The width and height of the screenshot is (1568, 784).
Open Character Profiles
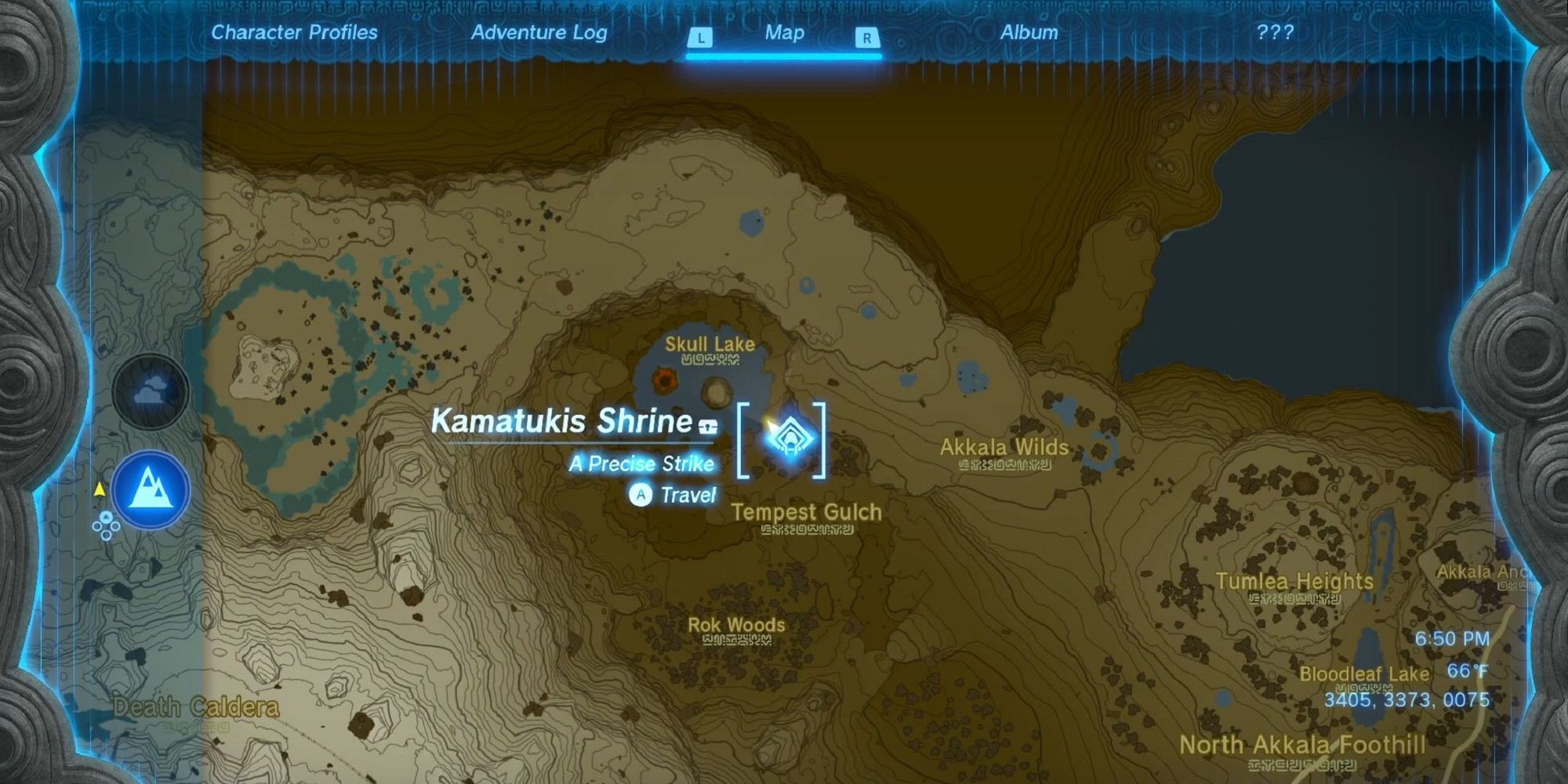coord(293,33)
